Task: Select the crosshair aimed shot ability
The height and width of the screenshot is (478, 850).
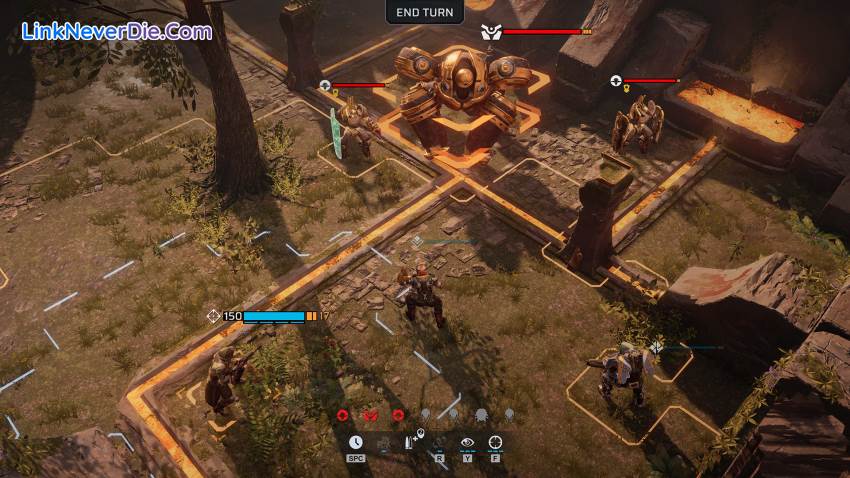Action: click(x=495, y=442)
